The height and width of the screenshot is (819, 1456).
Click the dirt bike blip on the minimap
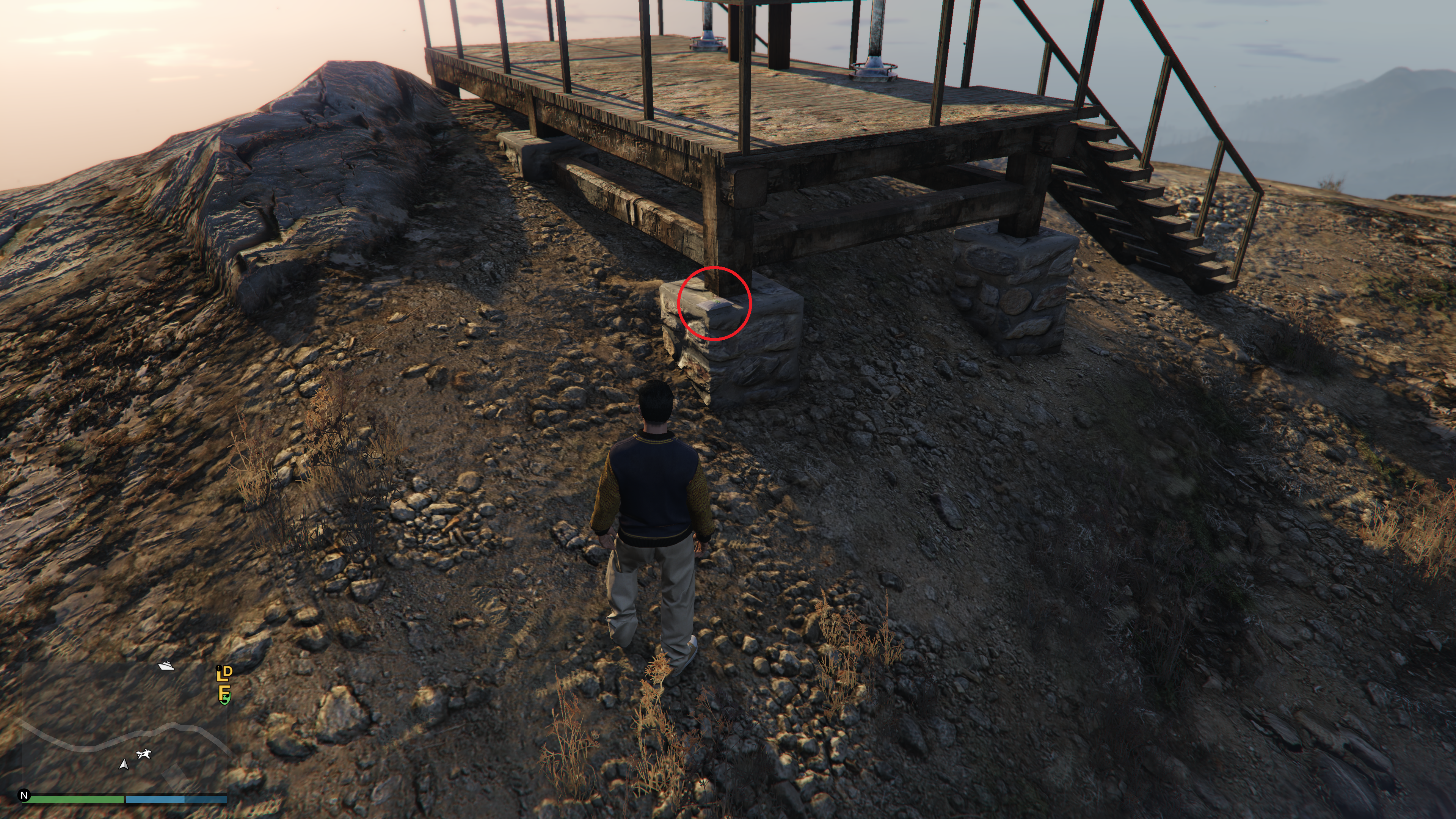pyautogui.click(x=144, y=754)
